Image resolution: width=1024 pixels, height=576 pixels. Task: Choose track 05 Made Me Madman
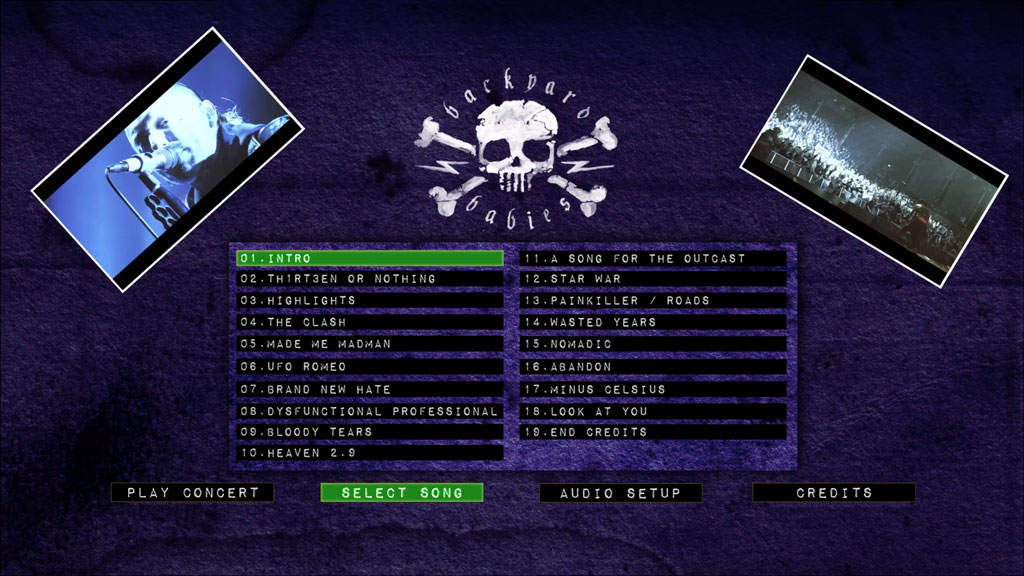pyautogui.click(x=369, y=344)
